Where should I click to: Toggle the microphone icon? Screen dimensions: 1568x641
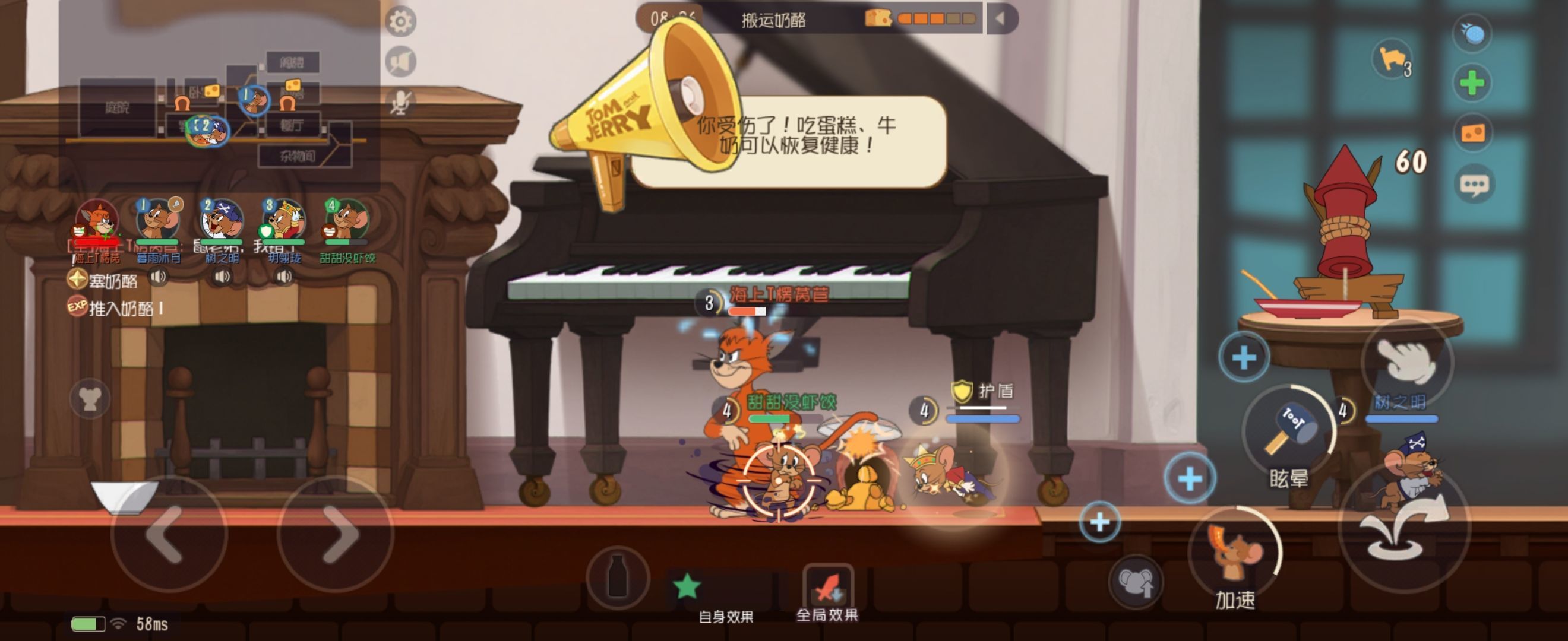400,103
